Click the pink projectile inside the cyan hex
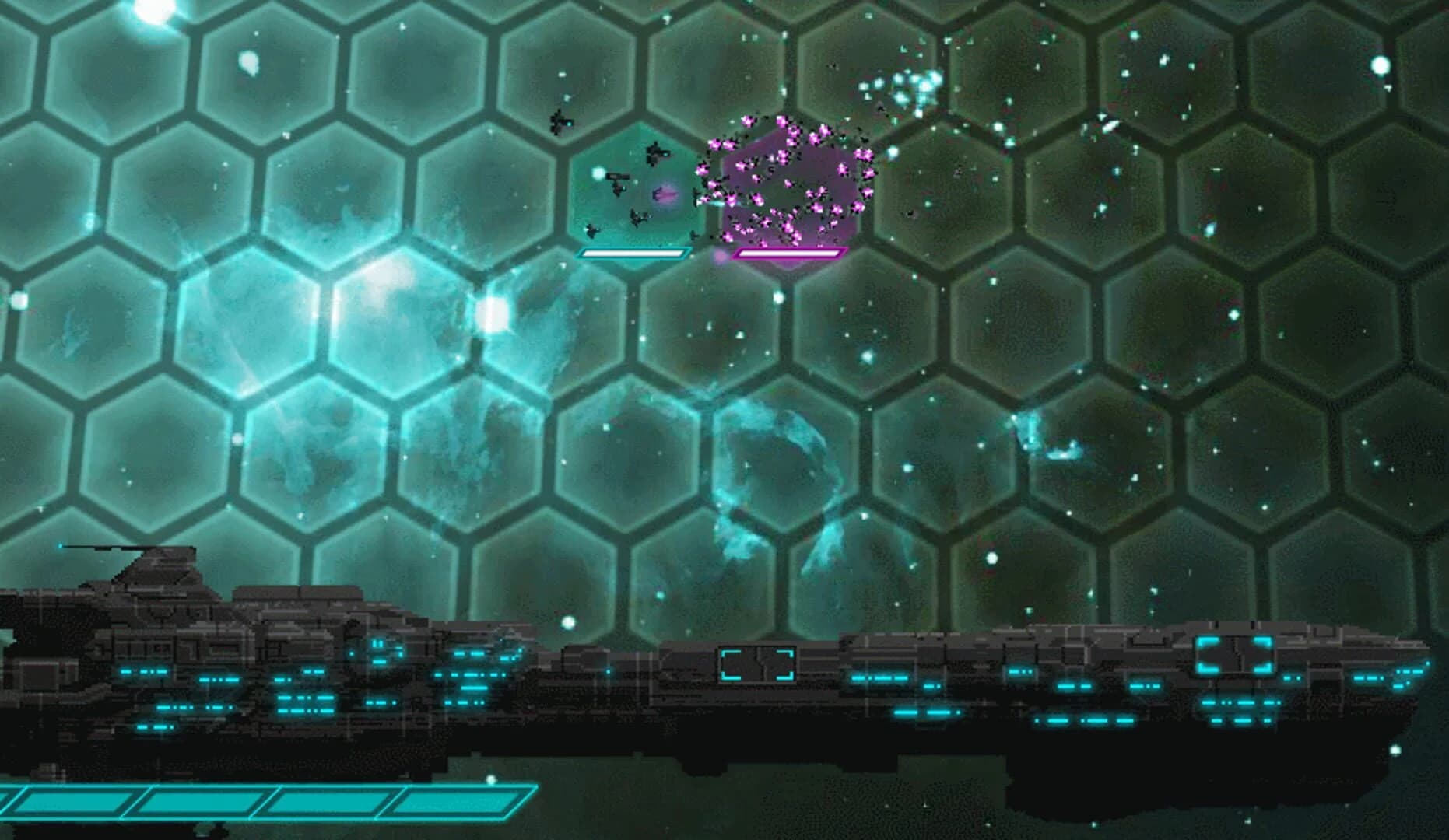Viewport: 1449px width, 840px height. (663, 196)
